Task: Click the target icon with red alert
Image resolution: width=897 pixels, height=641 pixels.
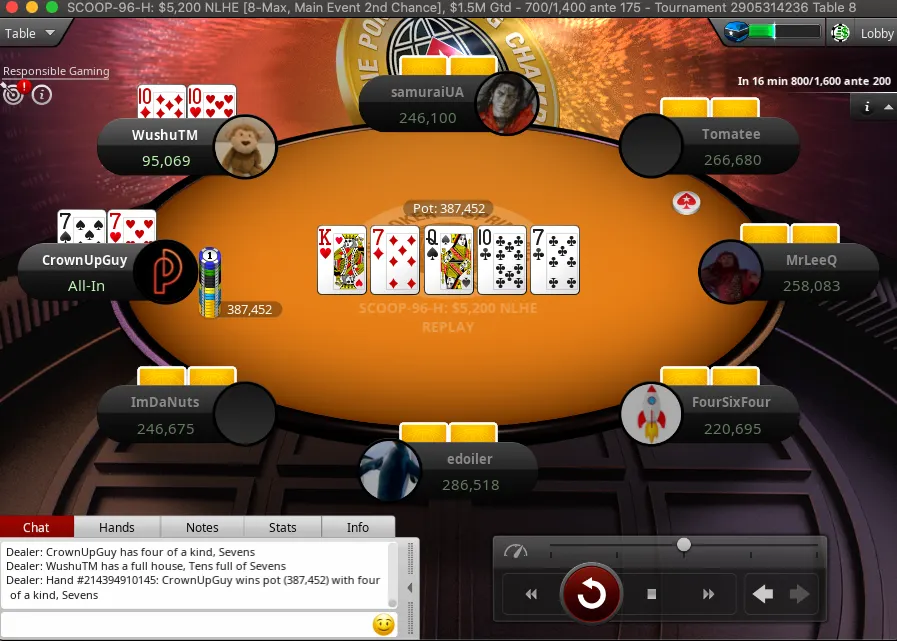Action: [14, 94]
